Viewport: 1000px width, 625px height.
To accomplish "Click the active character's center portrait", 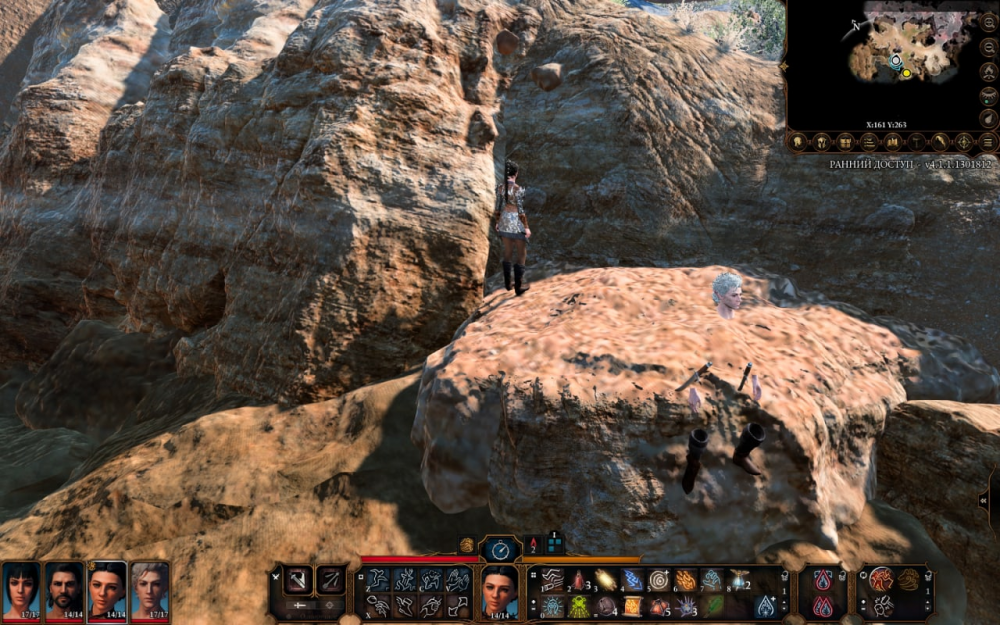I will 499,590.
